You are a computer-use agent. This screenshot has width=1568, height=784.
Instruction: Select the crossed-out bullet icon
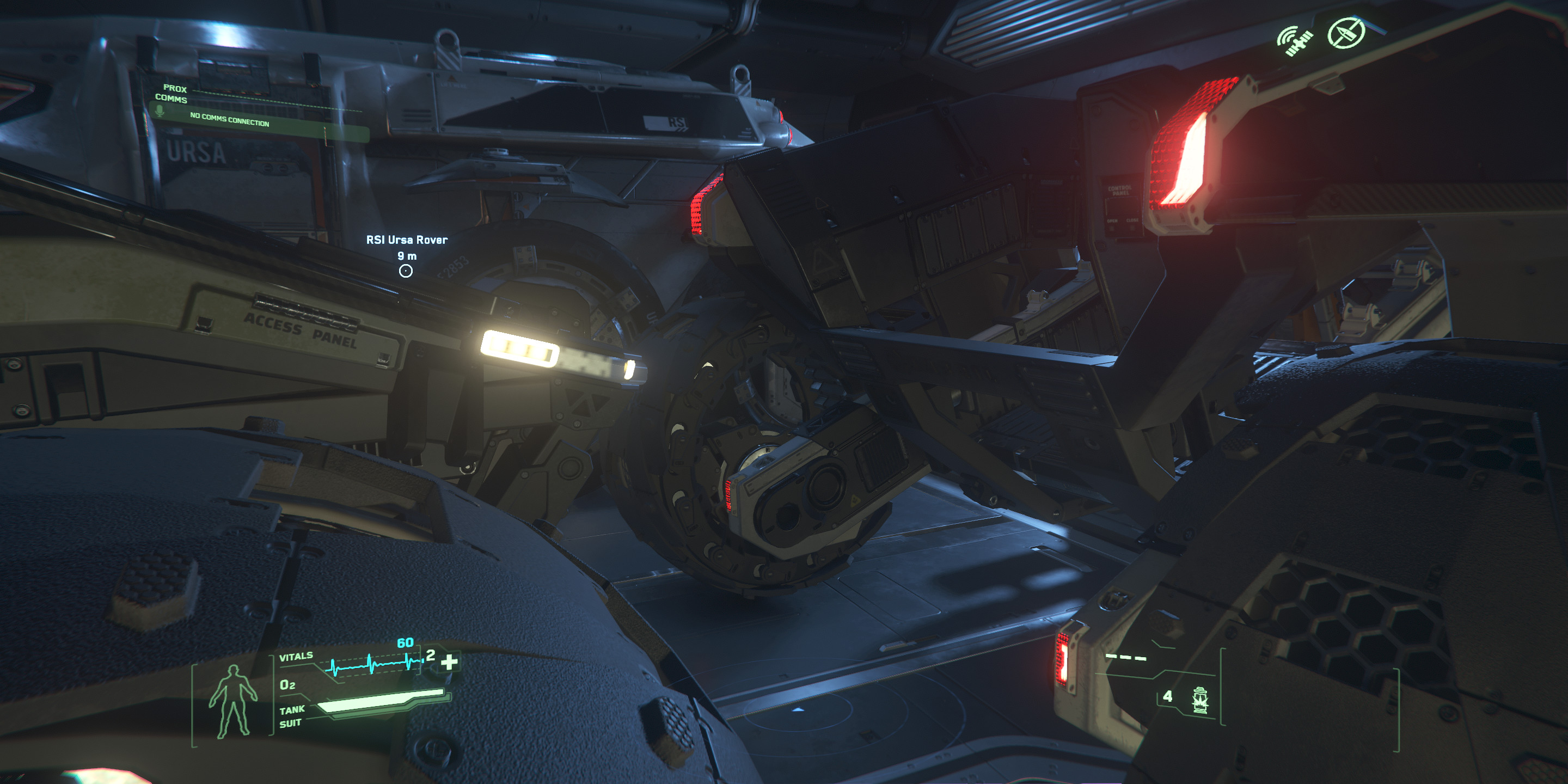pyautogui.click(x=1346, y=33)
